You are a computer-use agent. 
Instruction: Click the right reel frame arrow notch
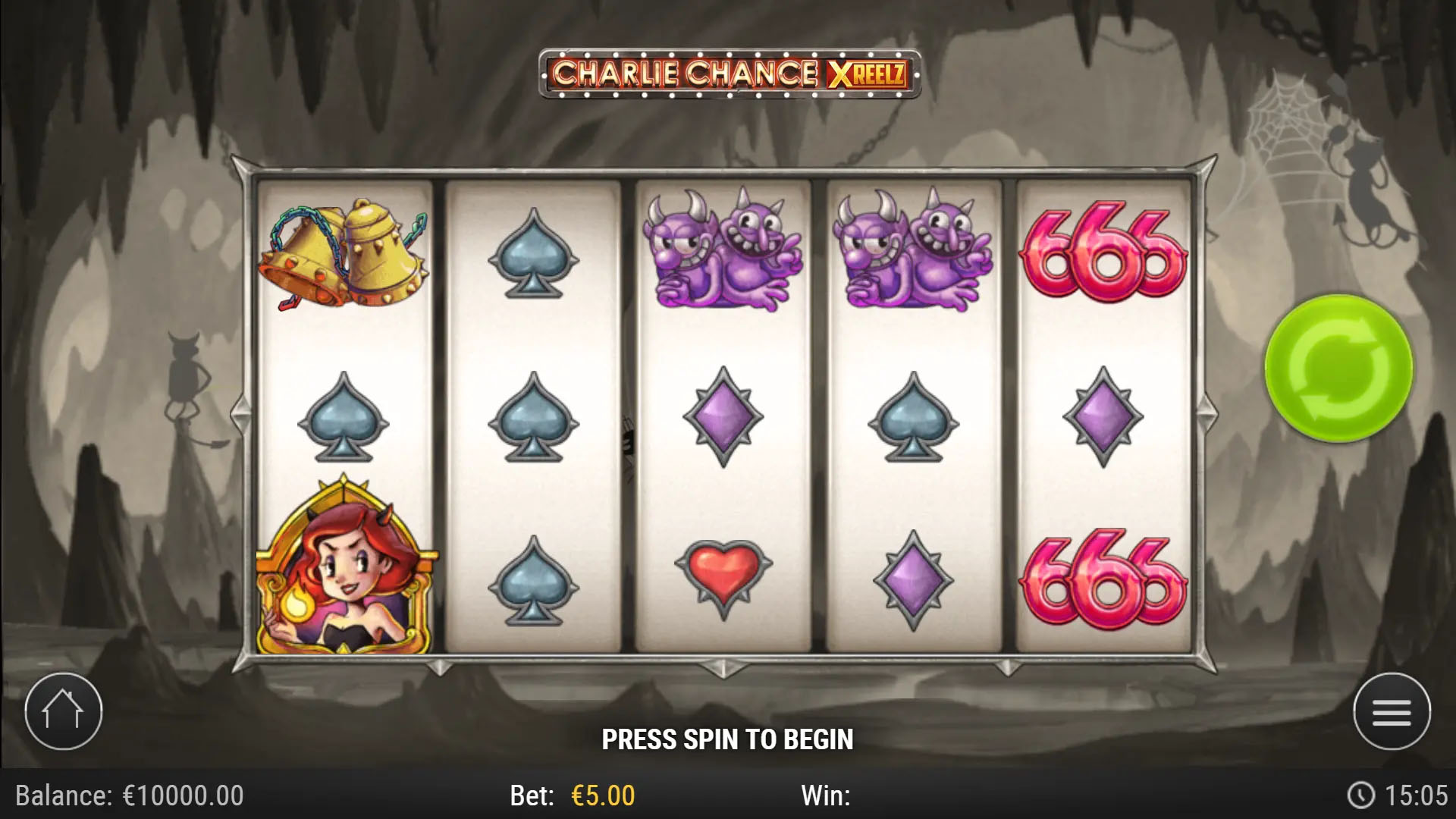click(x=1206, y=413)
